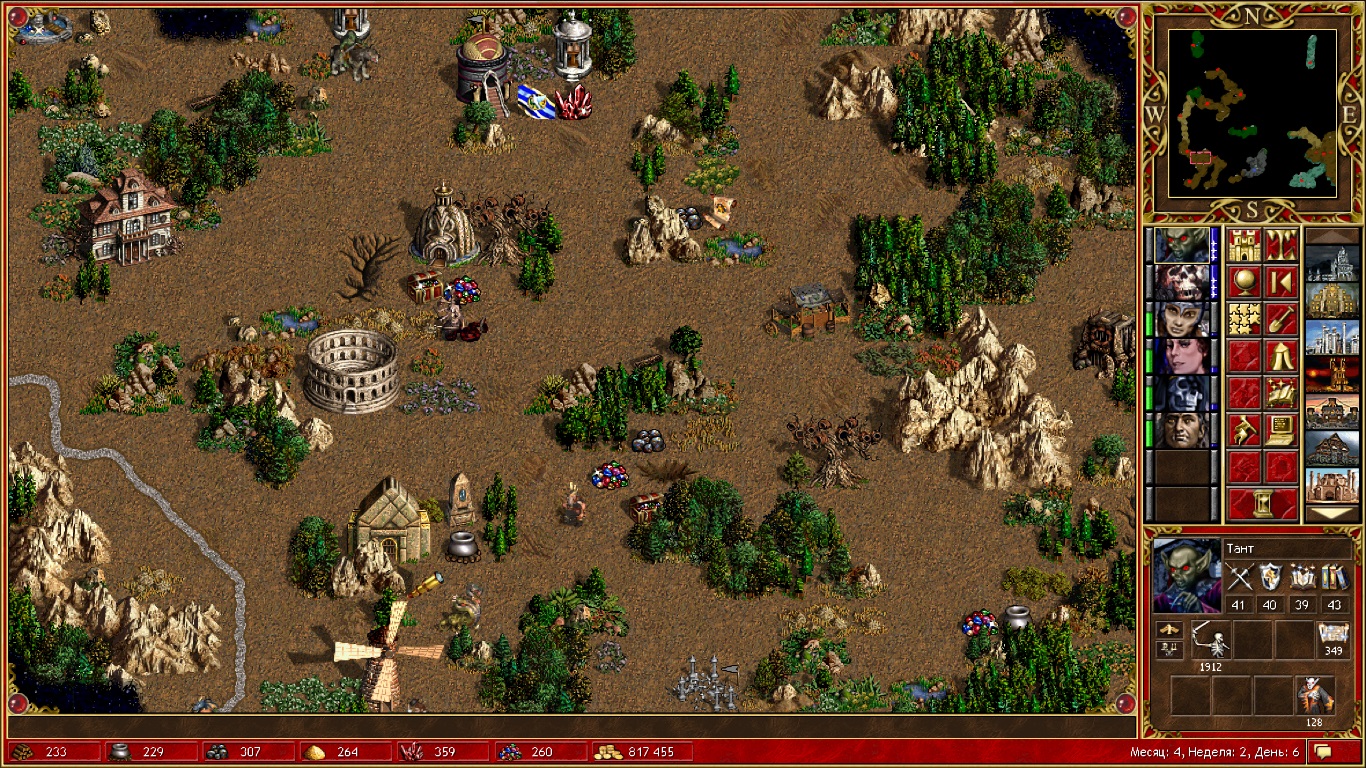
Task: Click the golden tent button
Action: [x=1281, y=356]
